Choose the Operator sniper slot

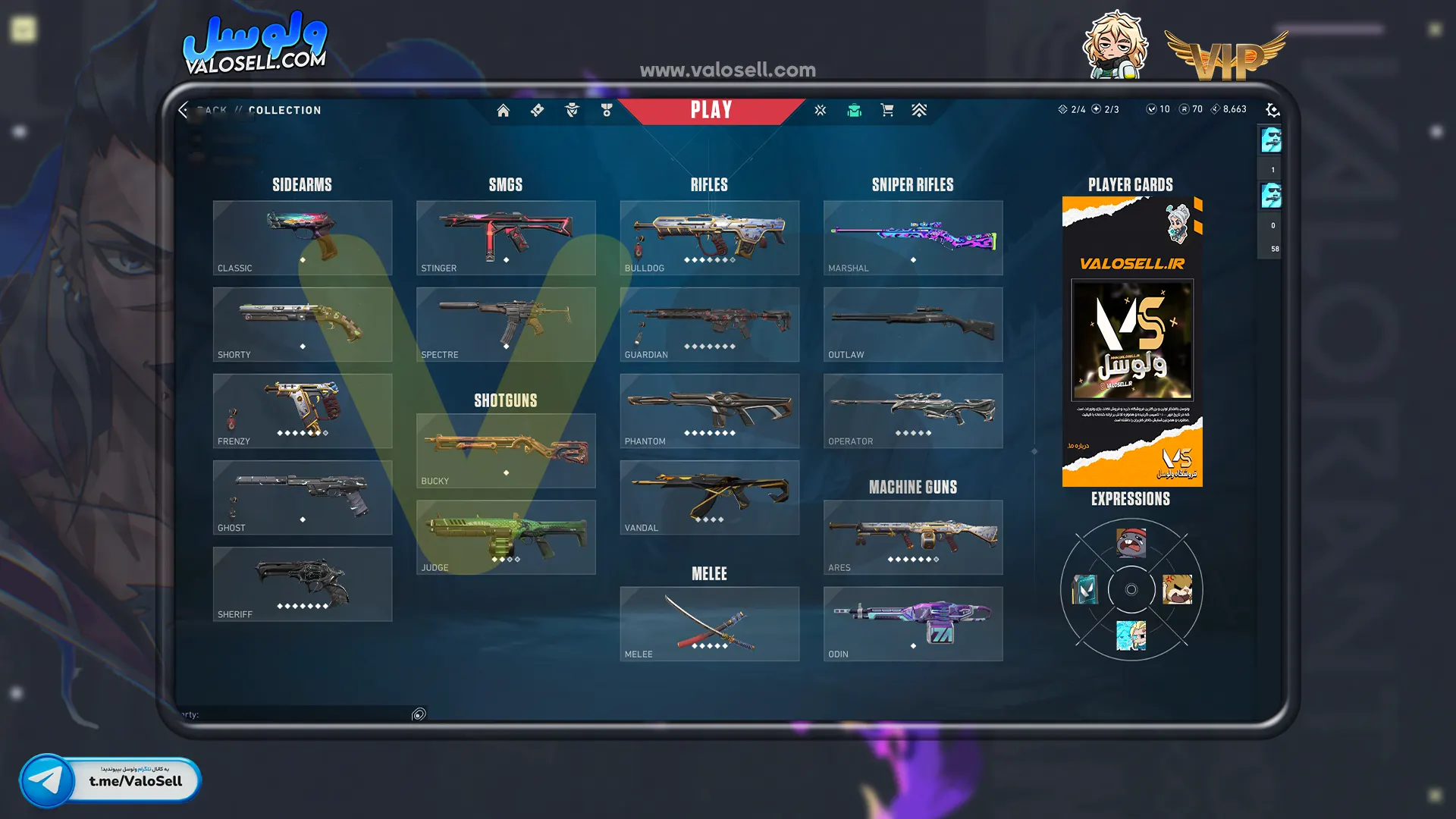tap(912, 410)
